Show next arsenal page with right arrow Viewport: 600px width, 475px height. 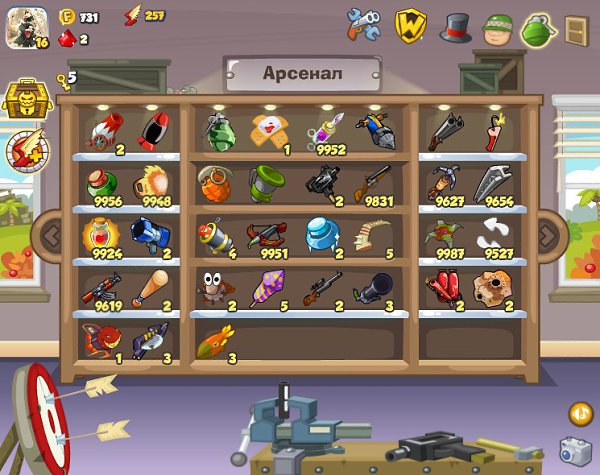[x=548, y=235]
